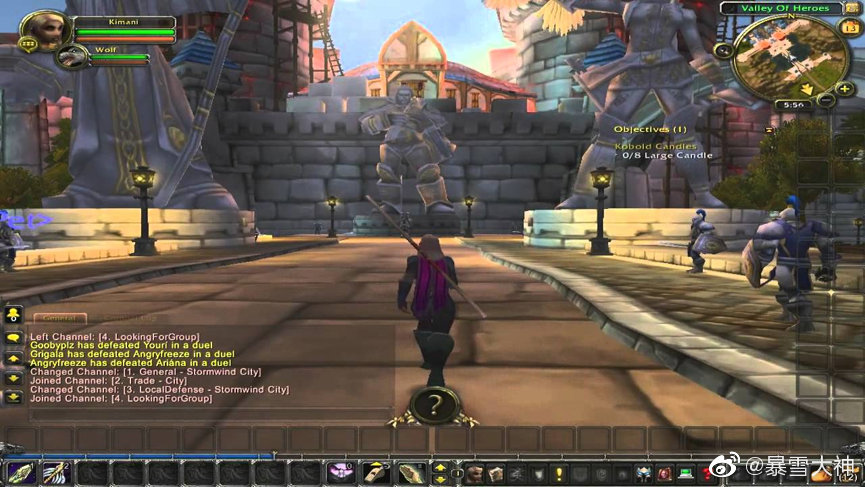Open the chat menu speech bubble button
This screenshot has height=487, width=865.
click(13, 338)
